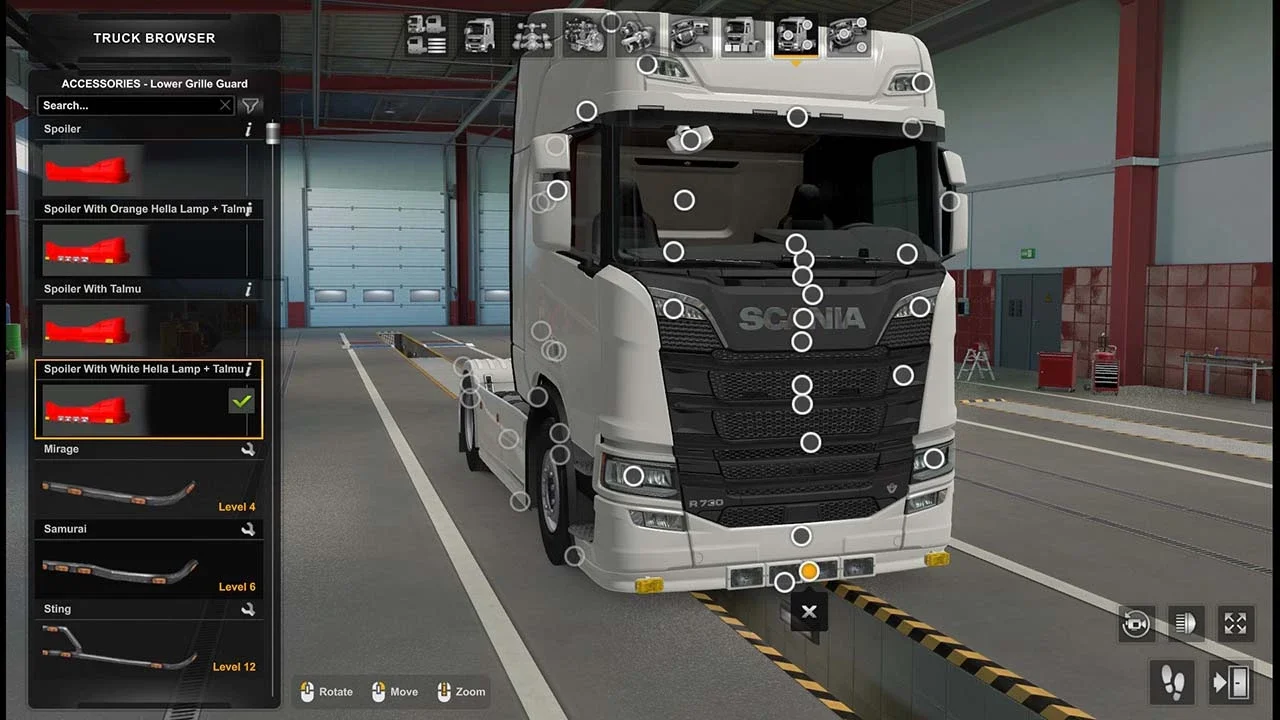Click the filter icon beside the search box
1280x720 pixels.
(250, 105)
